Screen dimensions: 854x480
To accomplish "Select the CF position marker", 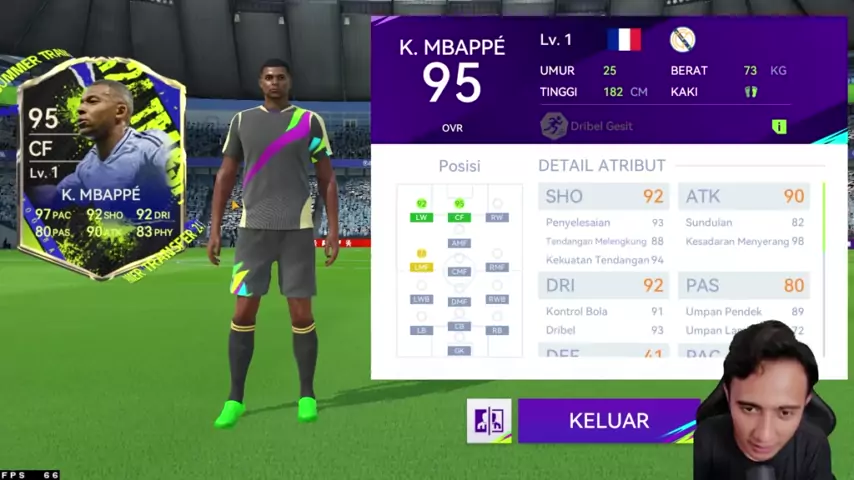I will pyautogui.click(x=459, y=216).
